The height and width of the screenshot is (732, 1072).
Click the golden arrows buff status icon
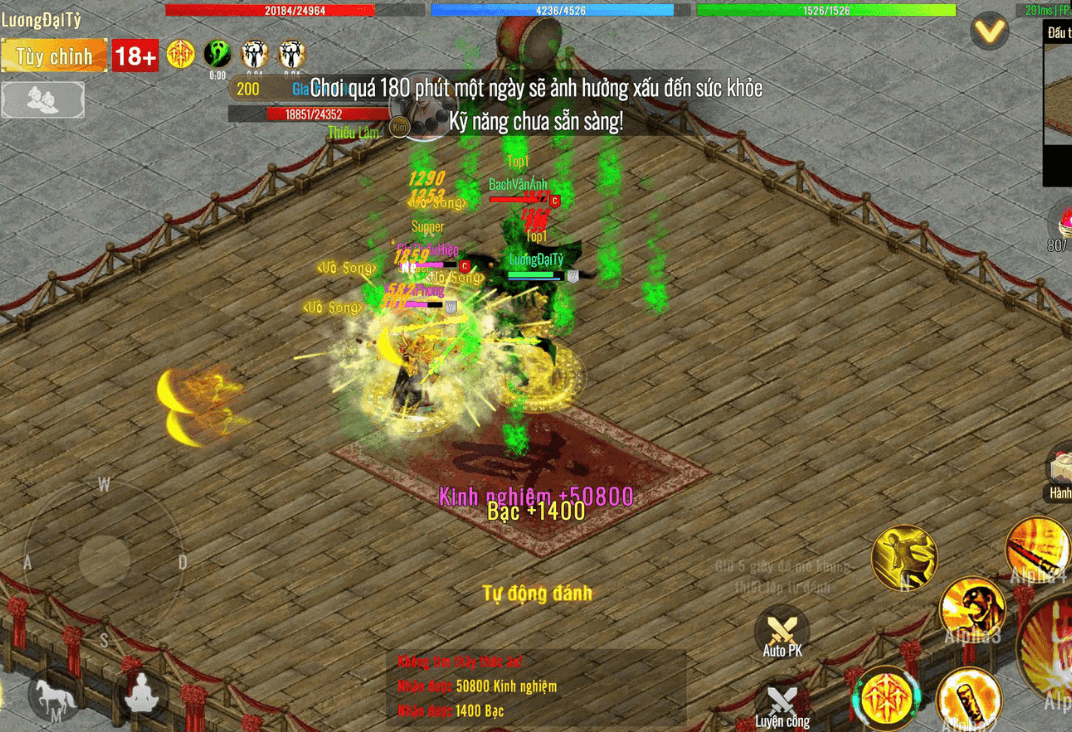pyautogui.click(x=181, y=54)
